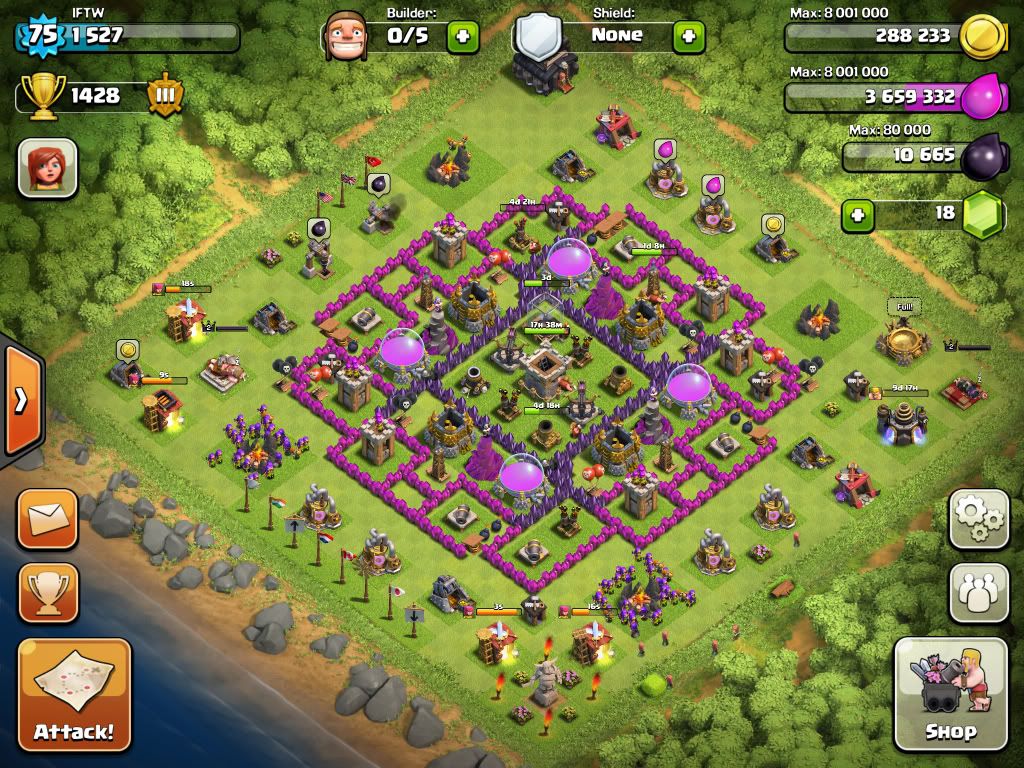Collect the gold coin bubble near the gem counter
Image resolution: width=1024 pixels, height=768 pixels.
point(772,224)
